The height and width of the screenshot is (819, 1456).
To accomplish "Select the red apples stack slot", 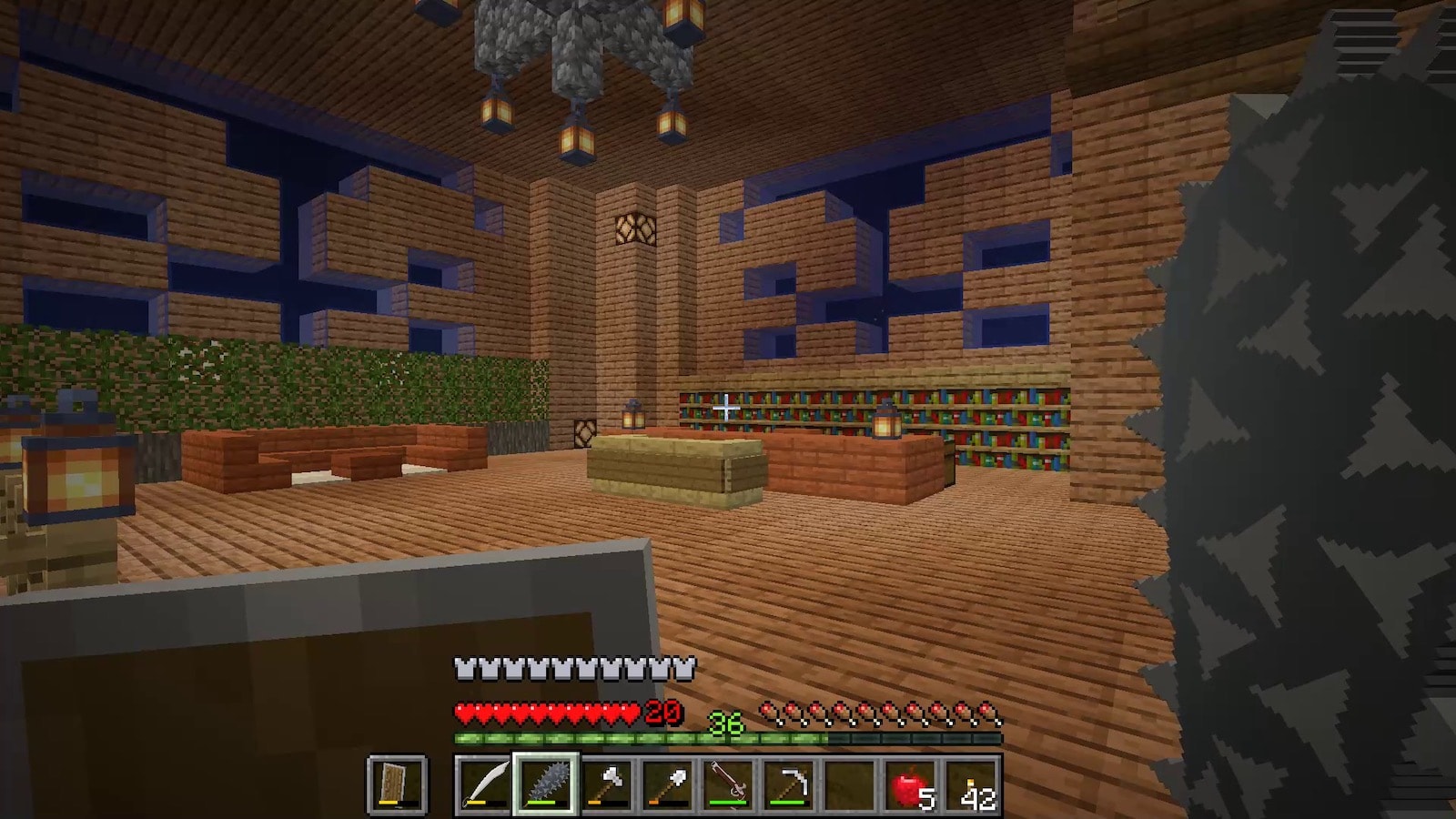I will (x=911, y=784).
